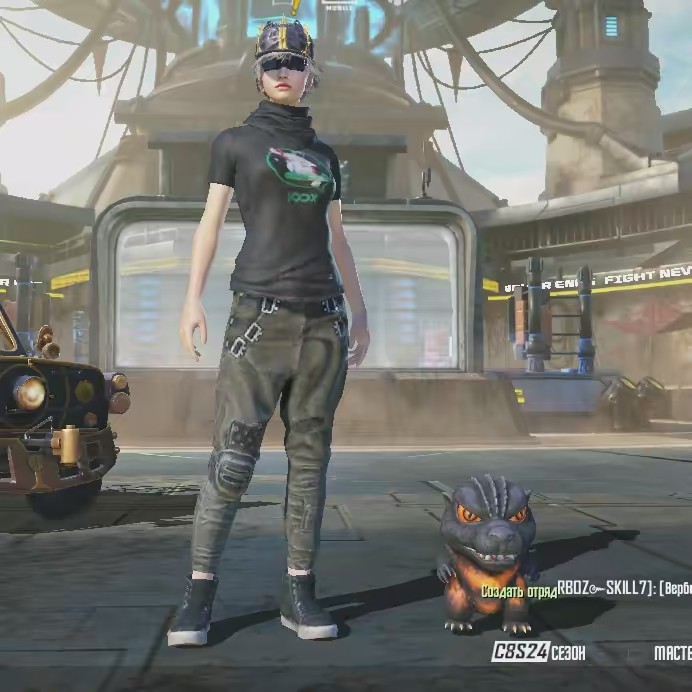Click the Создать отряд chat link
This screenshot has height=692, width=692.
[x=518, y=591]
